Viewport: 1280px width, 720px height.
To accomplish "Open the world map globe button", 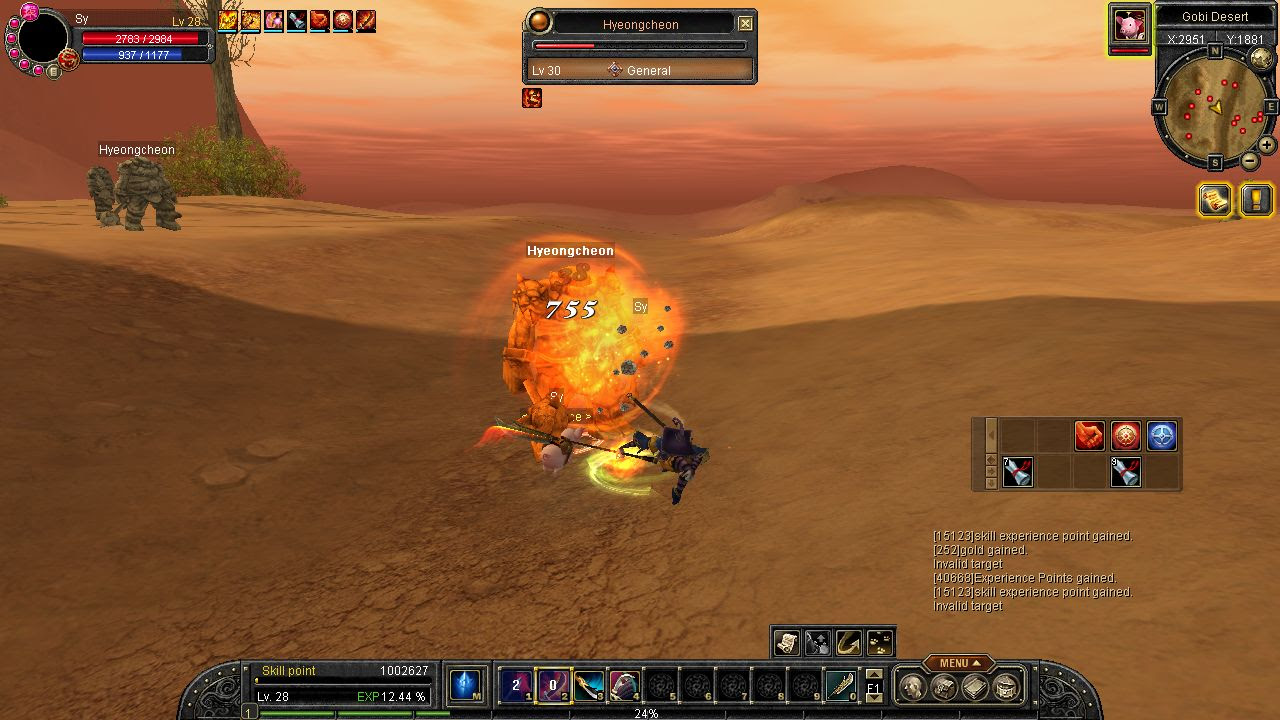I will 1261,58.
